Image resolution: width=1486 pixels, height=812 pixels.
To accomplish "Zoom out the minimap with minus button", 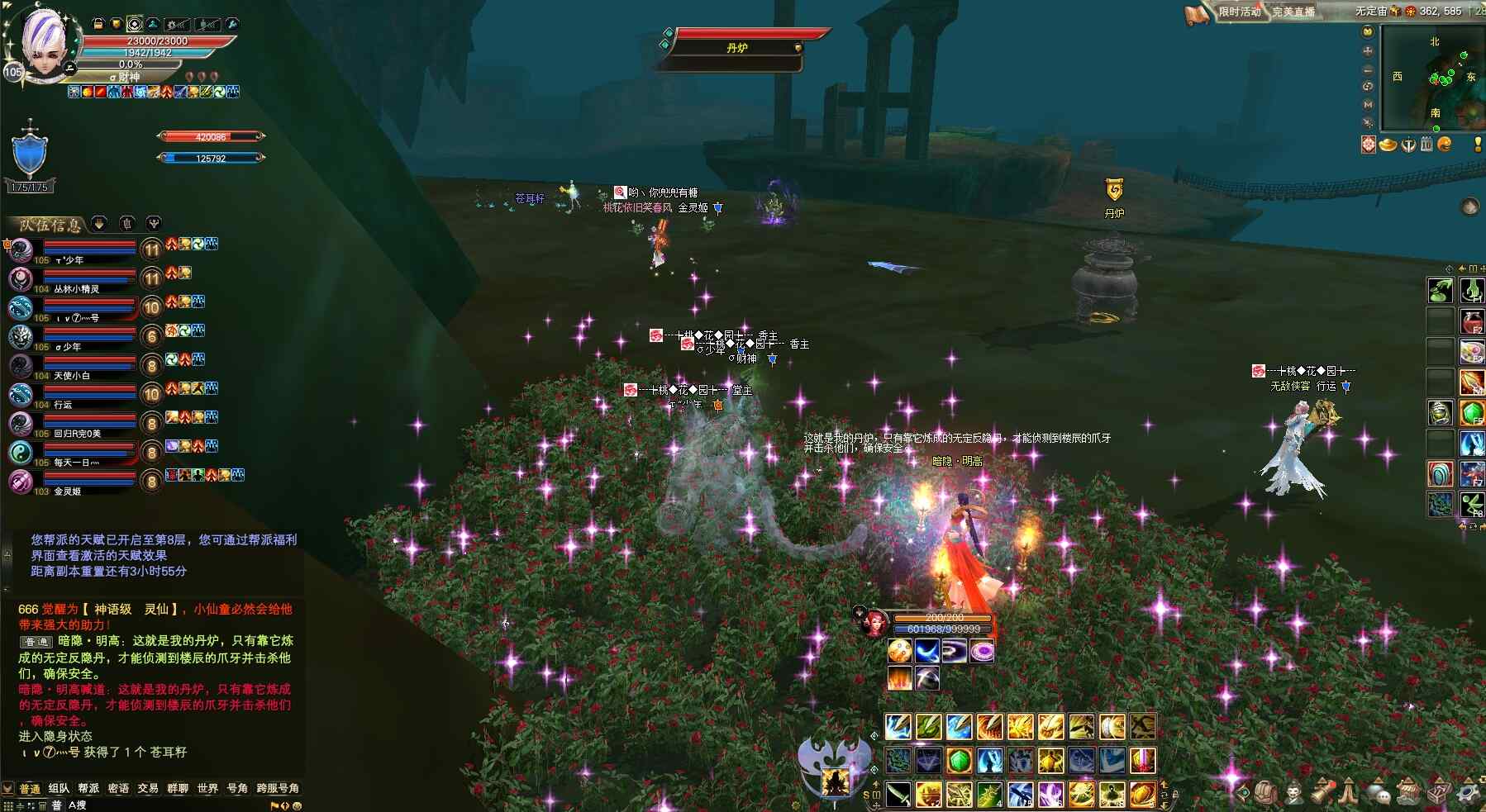I will coord(1368,69).
